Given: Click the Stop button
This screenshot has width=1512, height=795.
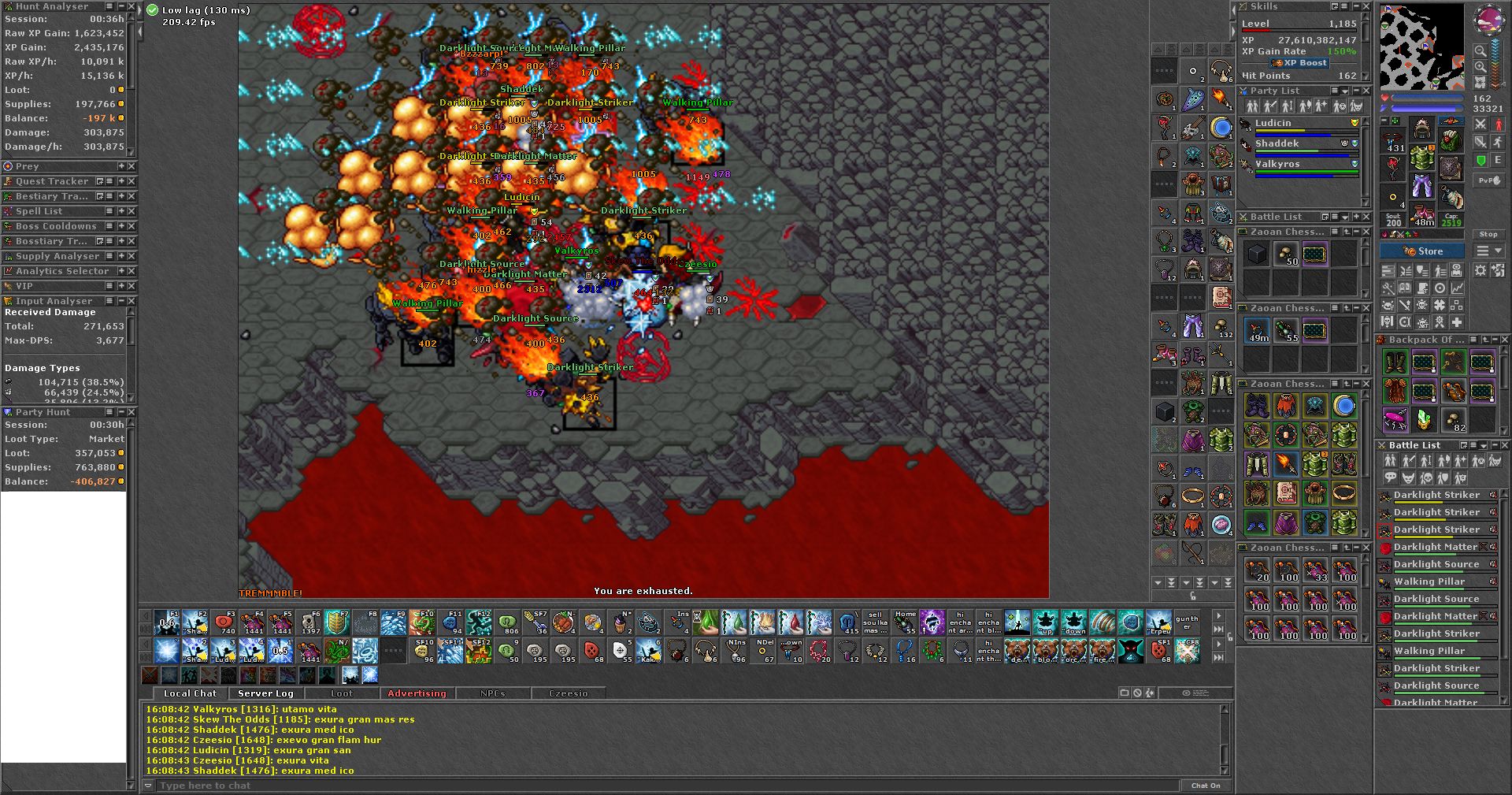Looking at the screenshot, I should coord(1488,234).
